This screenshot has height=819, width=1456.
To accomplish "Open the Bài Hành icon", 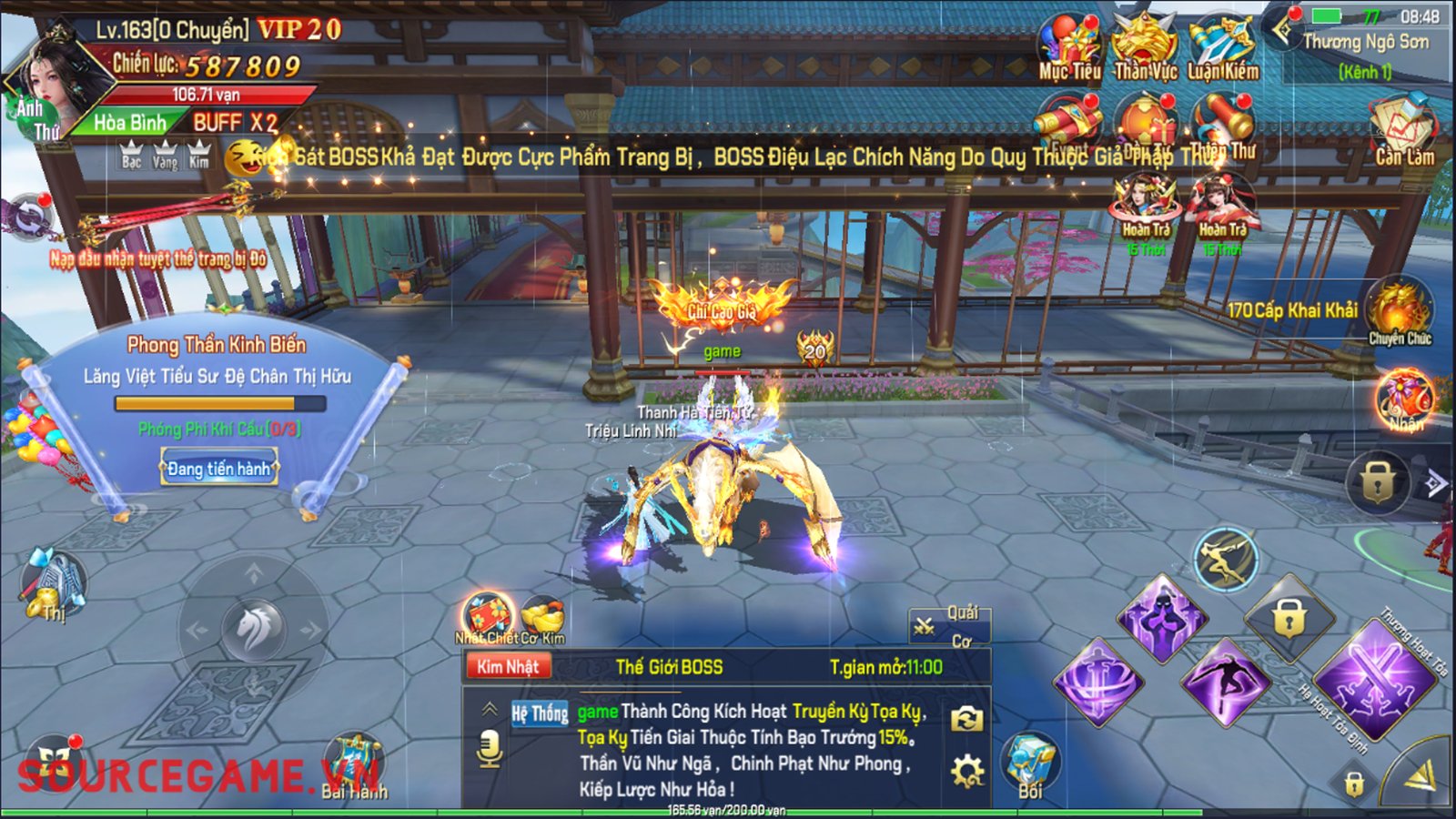I will coord(354,763).
